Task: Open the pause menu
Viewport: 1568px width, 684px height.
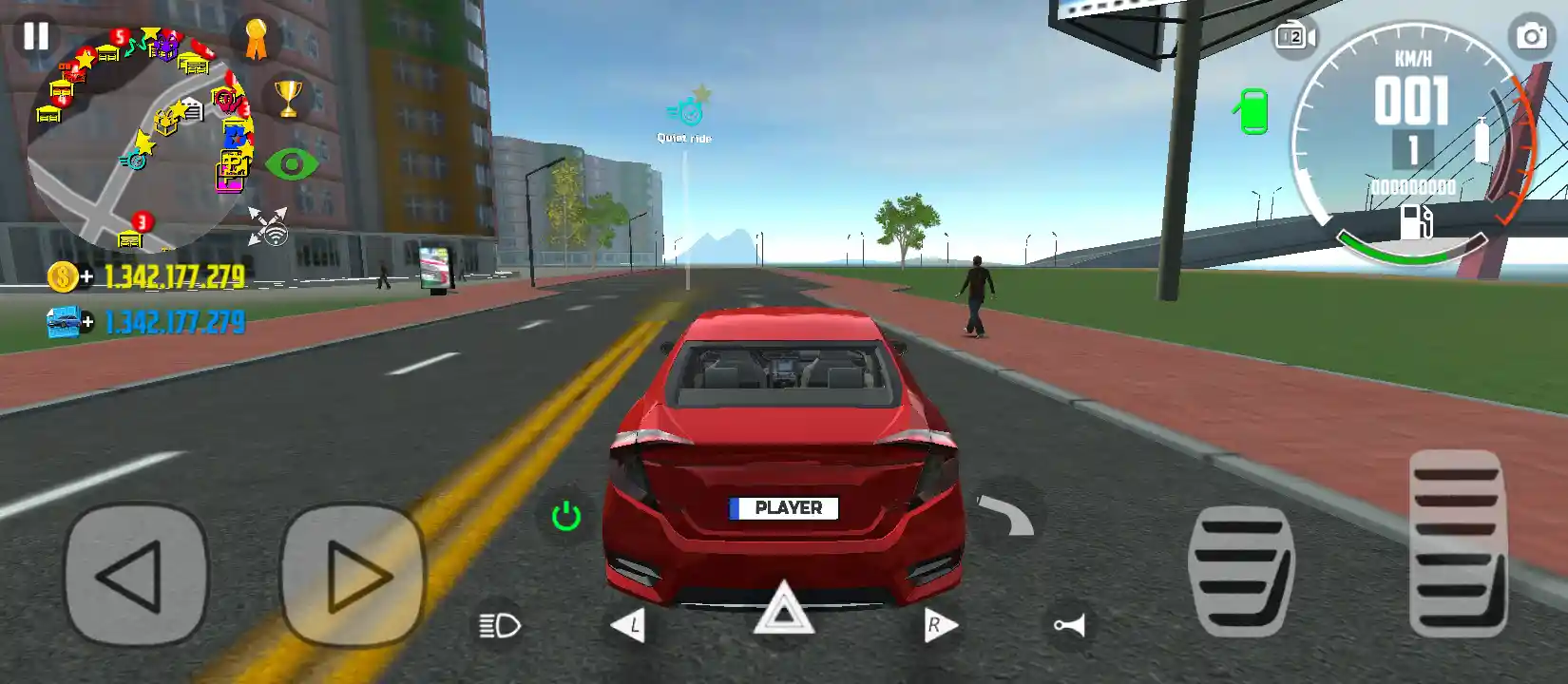Action: [35, 36]
